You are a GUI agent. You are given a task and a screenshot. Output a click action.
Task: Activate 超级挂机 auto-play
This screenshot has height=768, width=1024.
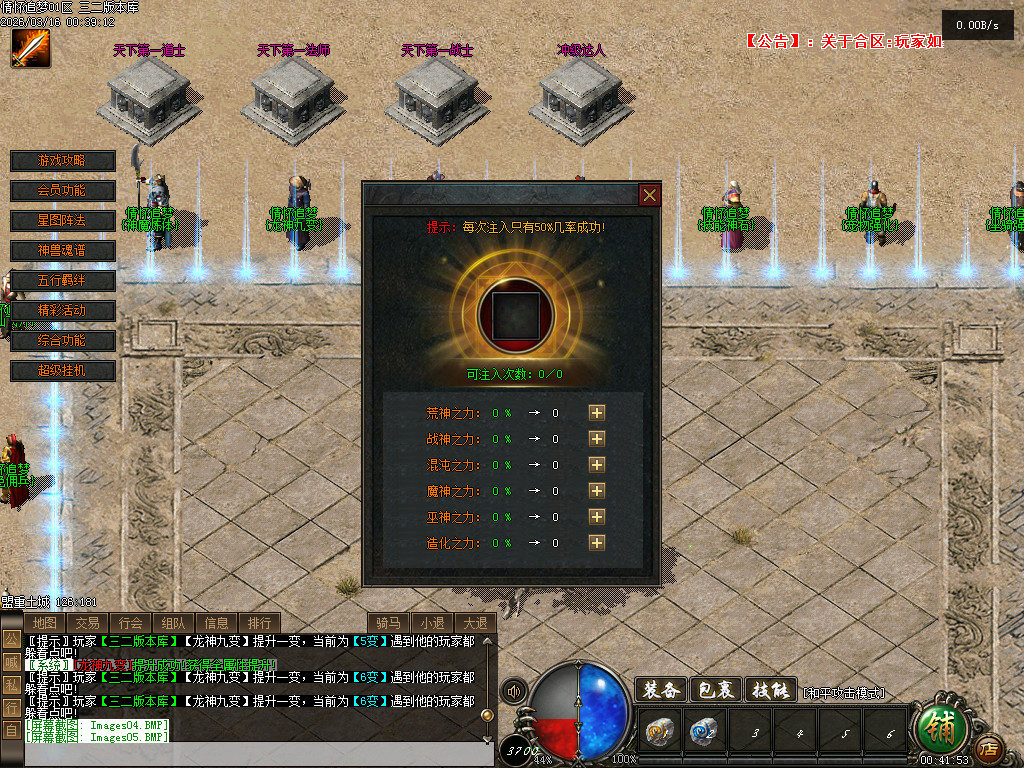pyautogui.click(x=62, y=371)
